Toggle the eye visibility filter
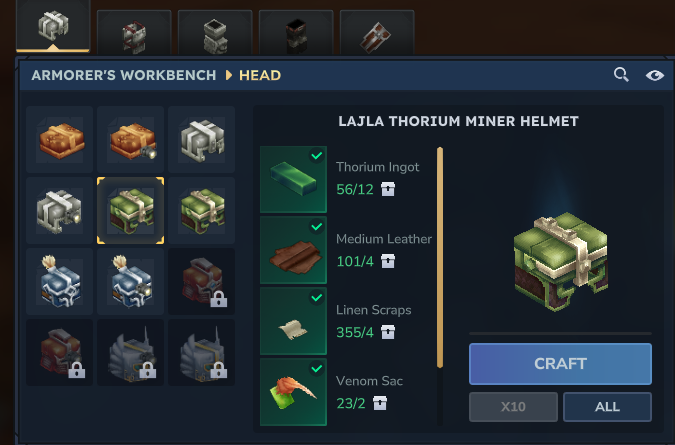 tap(655, 75)
